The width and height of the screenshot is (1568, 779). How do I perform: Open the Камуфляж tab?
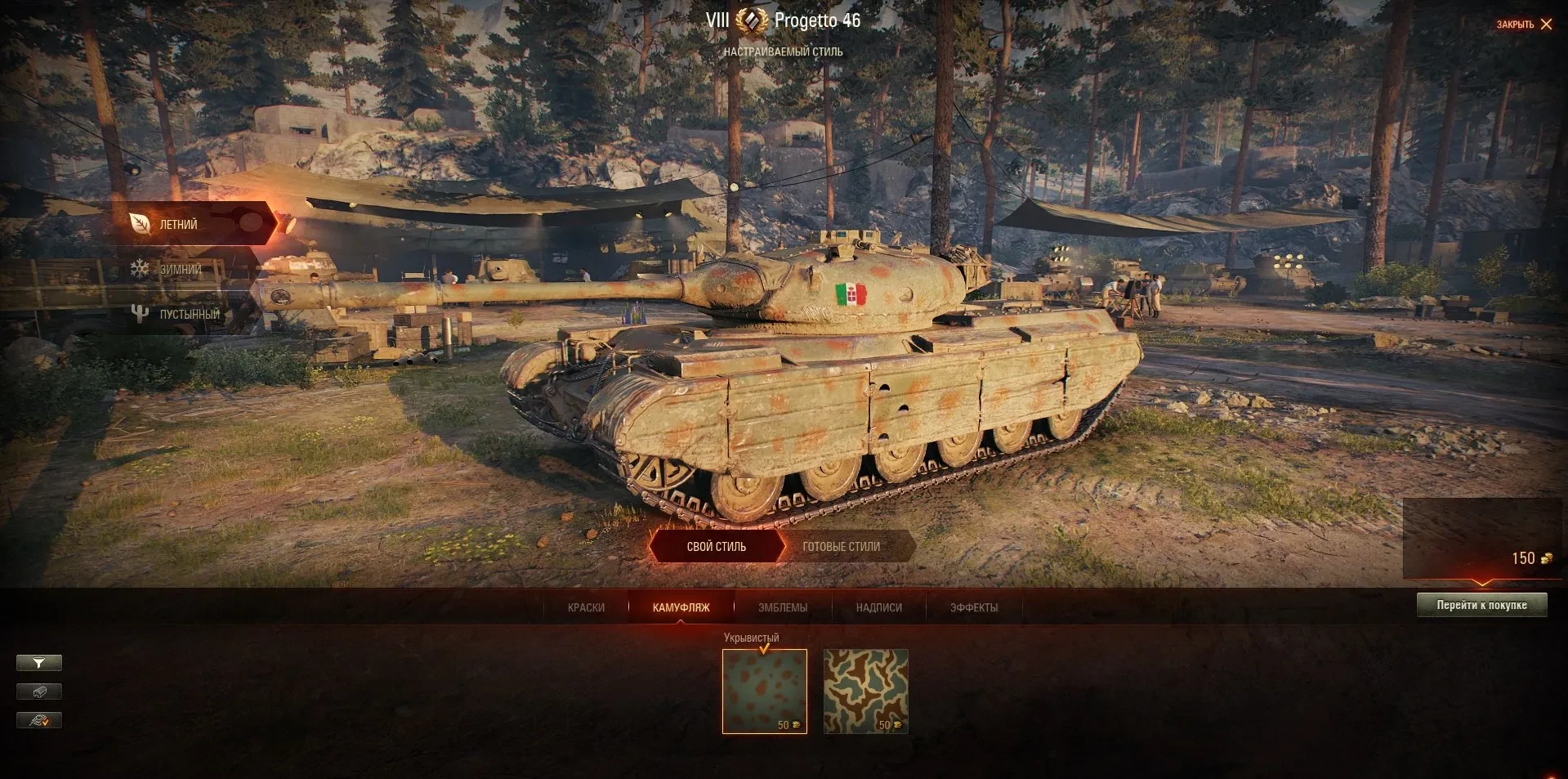(x=681, y=607)
